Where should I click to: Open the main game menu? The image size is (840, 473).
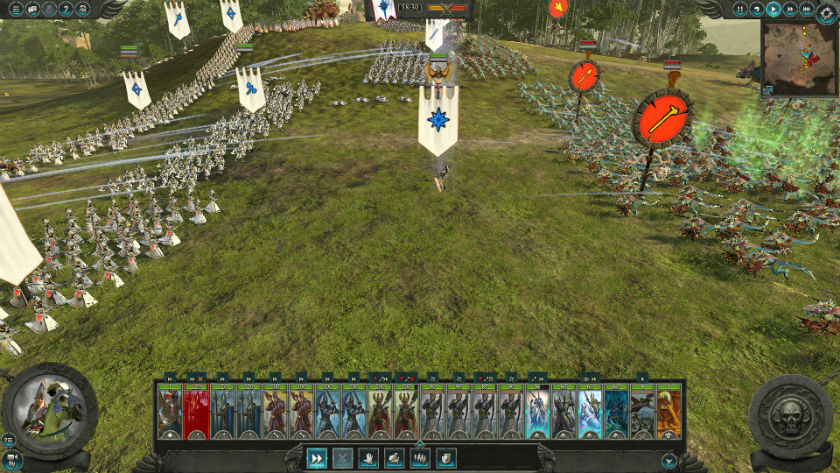coord(14,9)
